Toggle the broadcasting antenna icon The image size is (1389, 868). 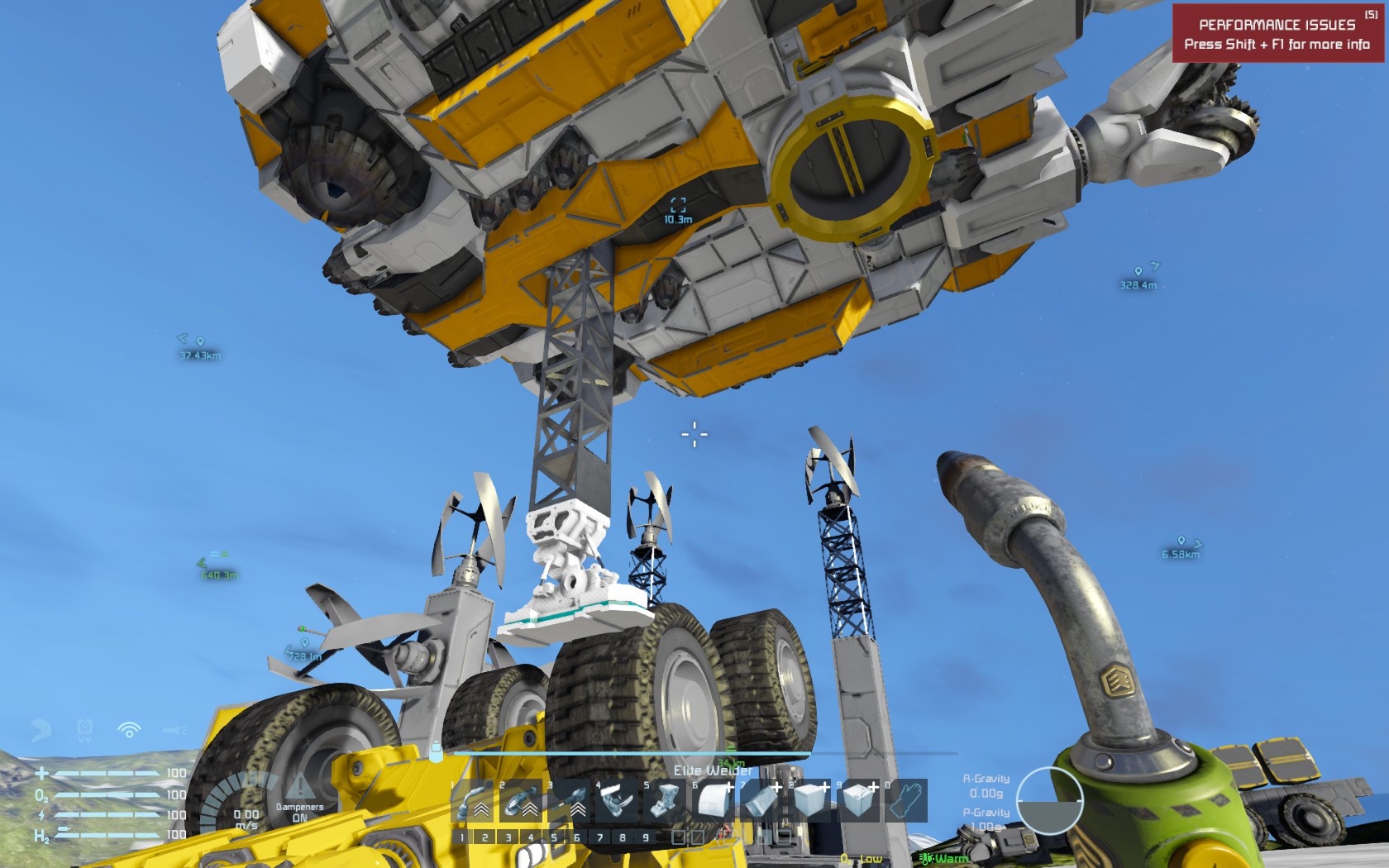point(129,730)
